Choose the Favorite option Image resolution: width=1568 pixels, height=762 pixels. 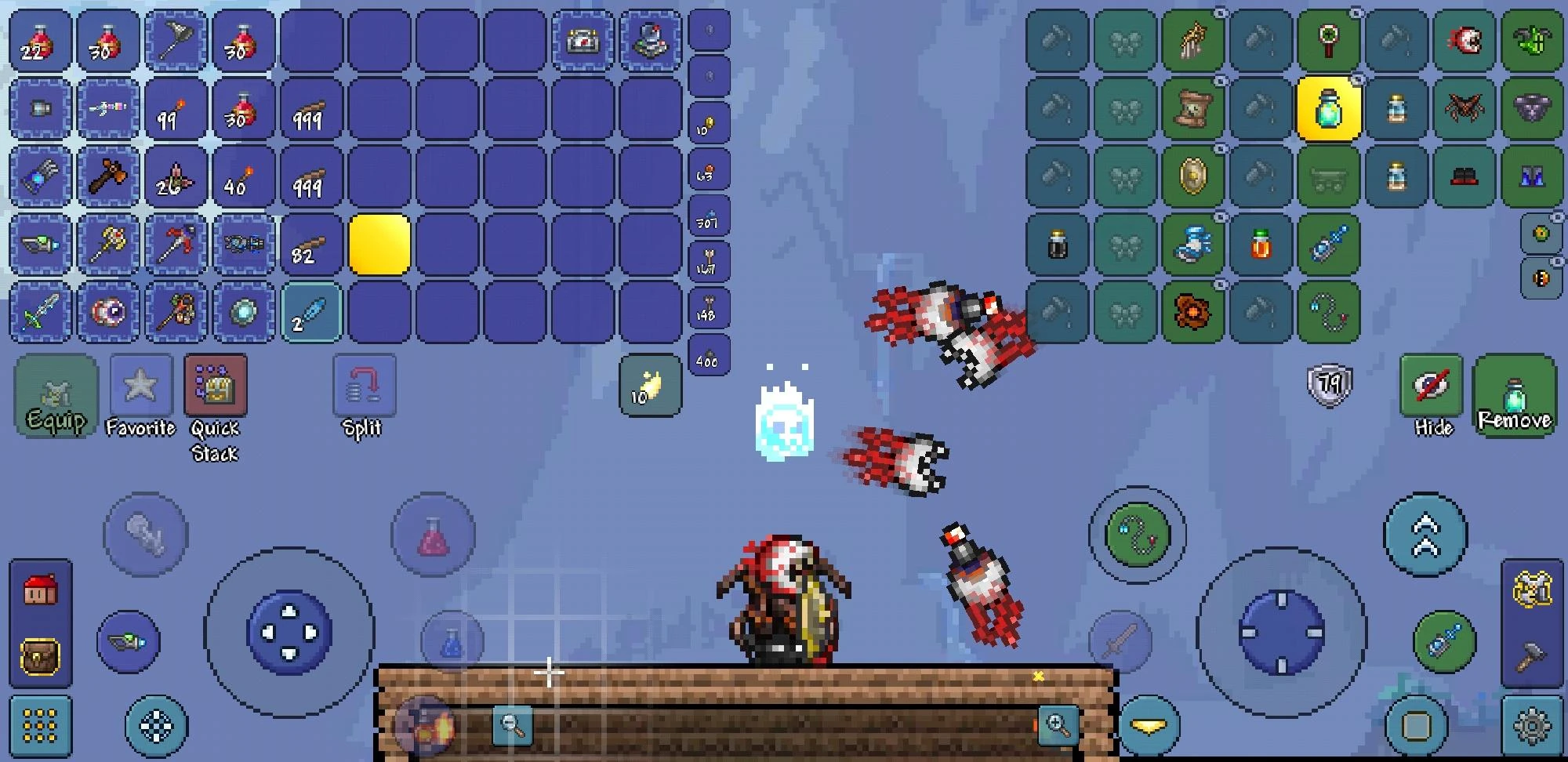141,386
